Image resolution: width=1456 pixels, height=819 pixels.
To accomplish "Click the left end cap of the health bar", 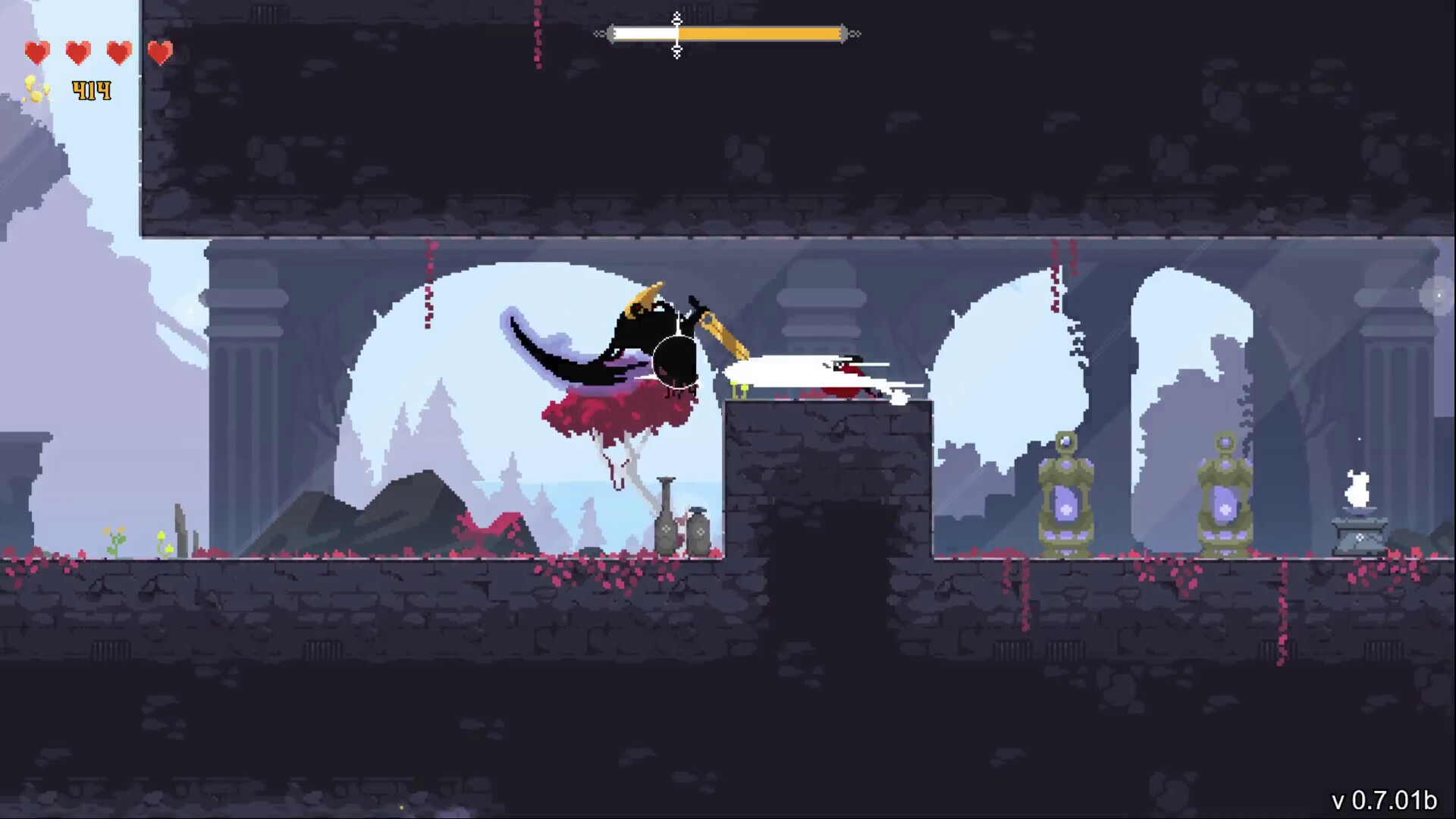I will coord(611,33).
